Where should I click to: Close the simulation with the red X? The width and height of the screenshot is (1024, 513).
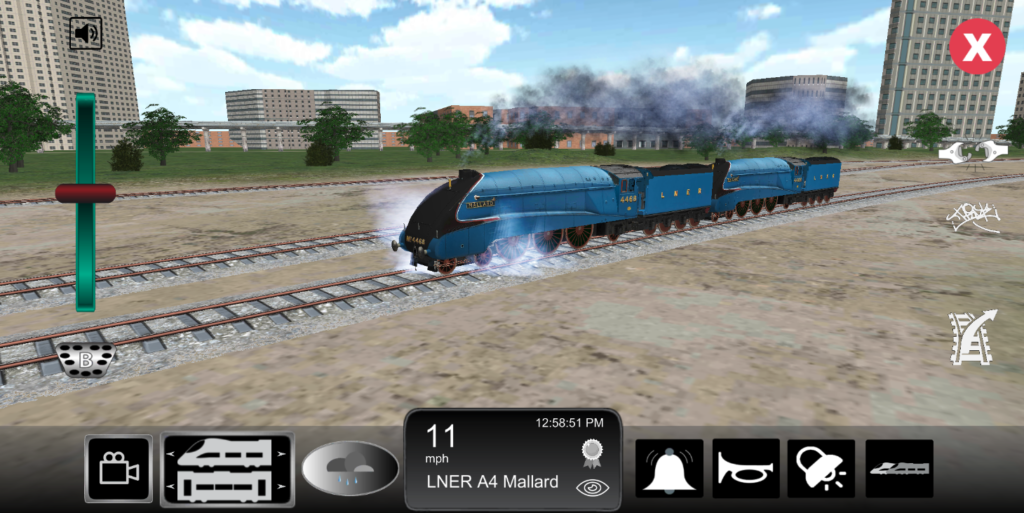tap(976, 47)
